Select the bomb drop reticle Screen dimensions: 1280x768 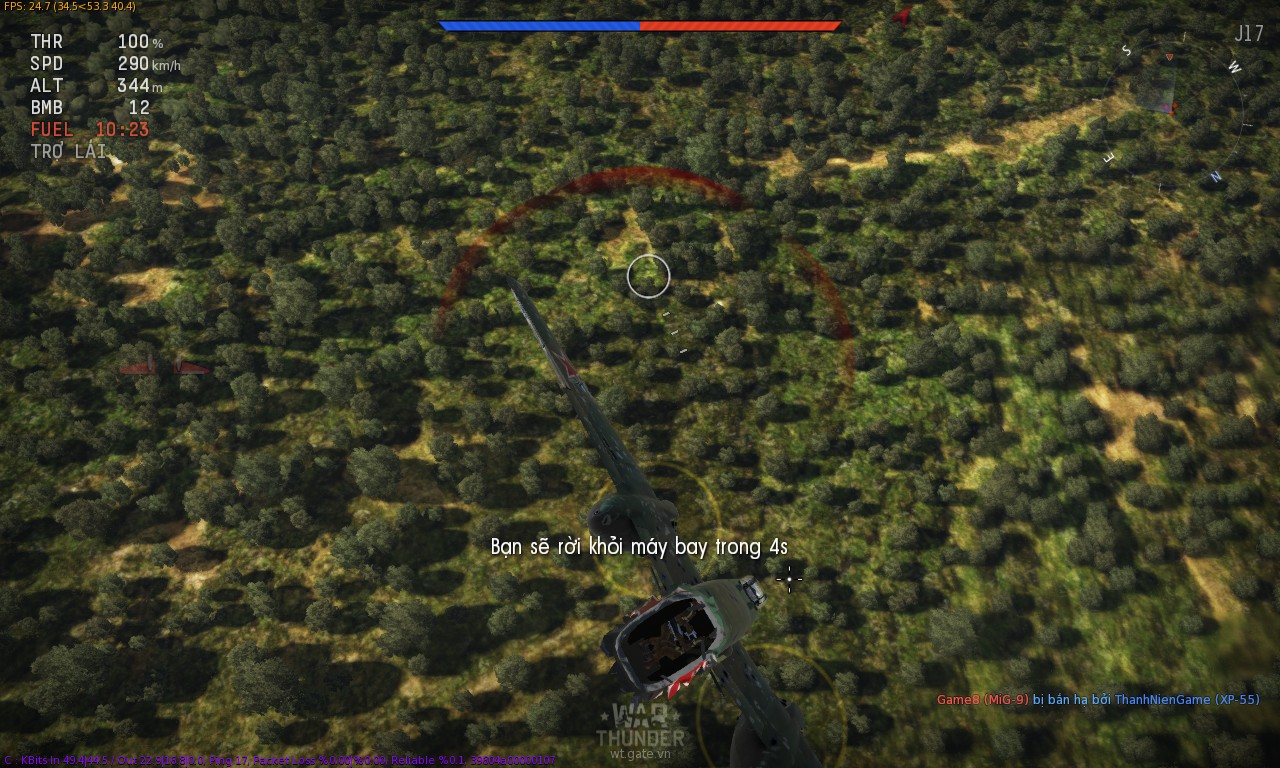pyautogui.click(x=790, y=580)
